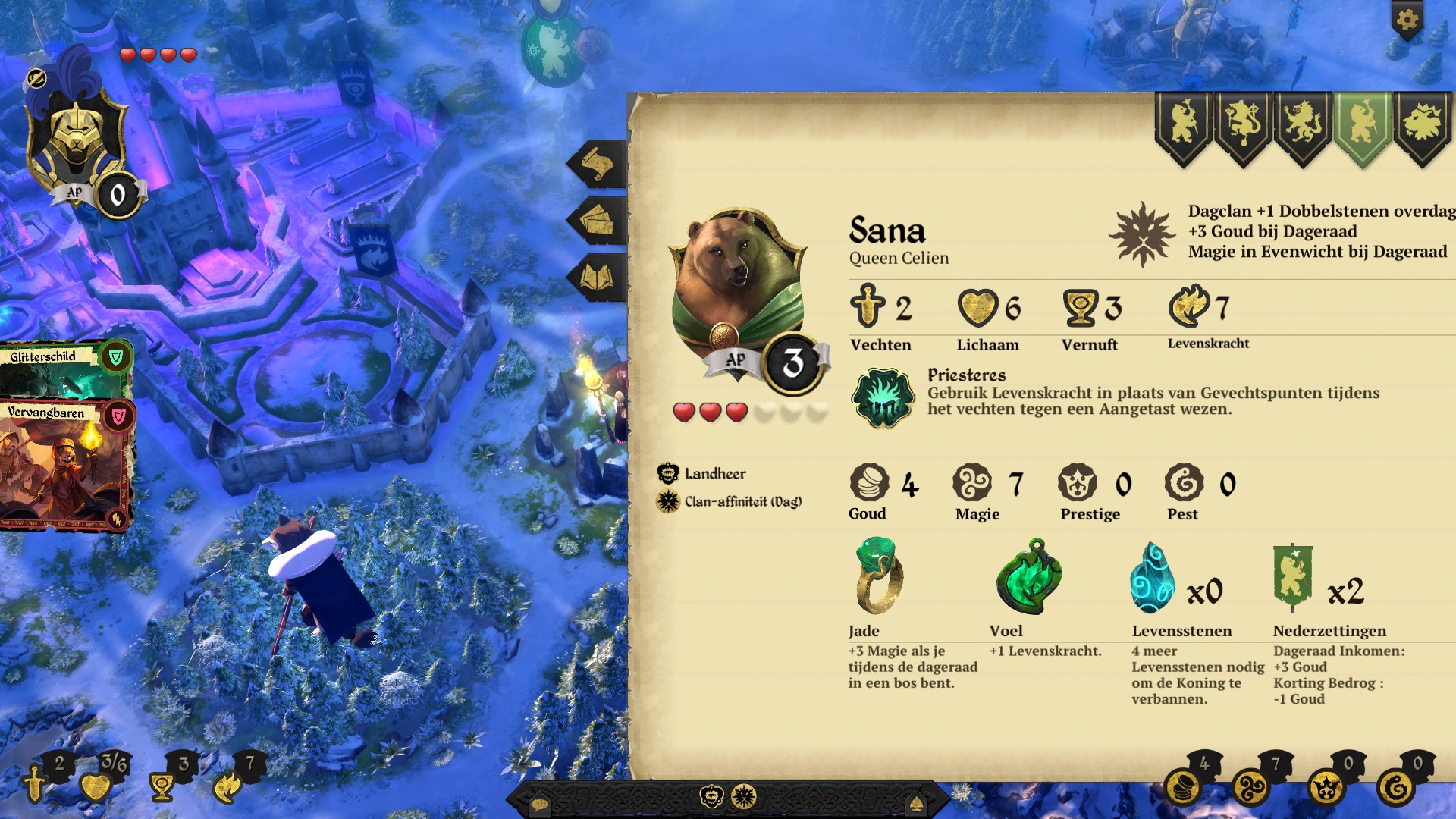The image size is (1456, 819).
Task: Choose the green bear banner tab
Action: pos(1362,124)
